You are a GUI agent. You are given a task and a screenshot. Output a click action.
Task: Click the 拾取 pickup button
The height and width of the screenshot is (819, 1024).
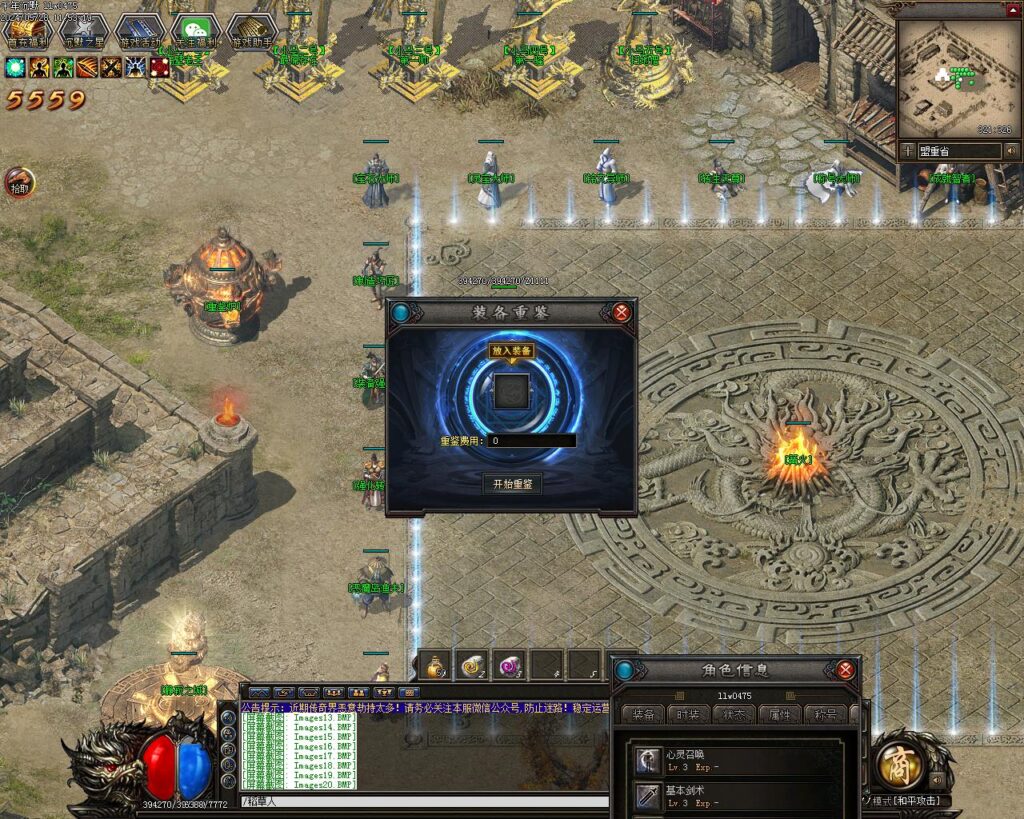click(19, 183)
